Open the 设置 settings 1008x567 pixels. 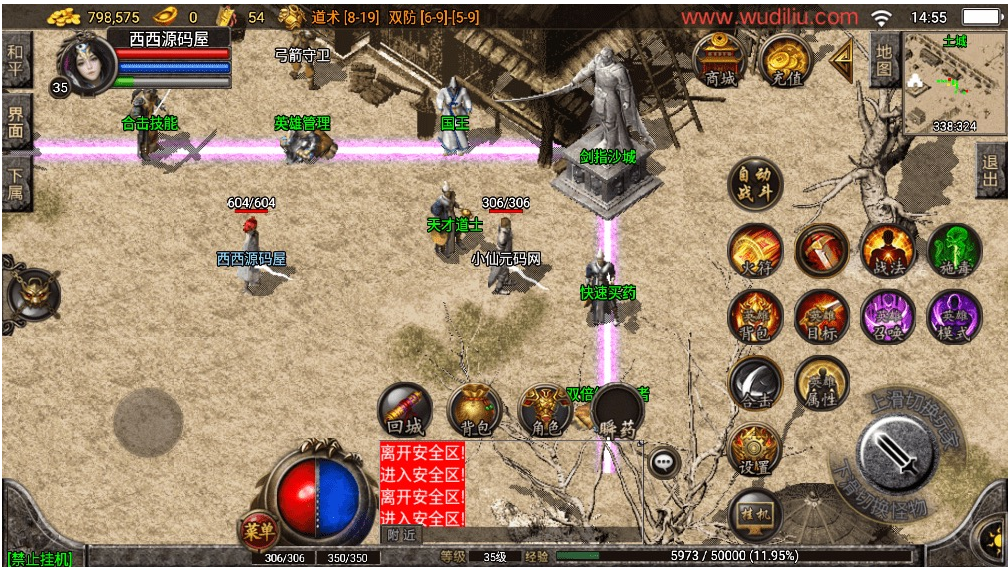(755, 449)
